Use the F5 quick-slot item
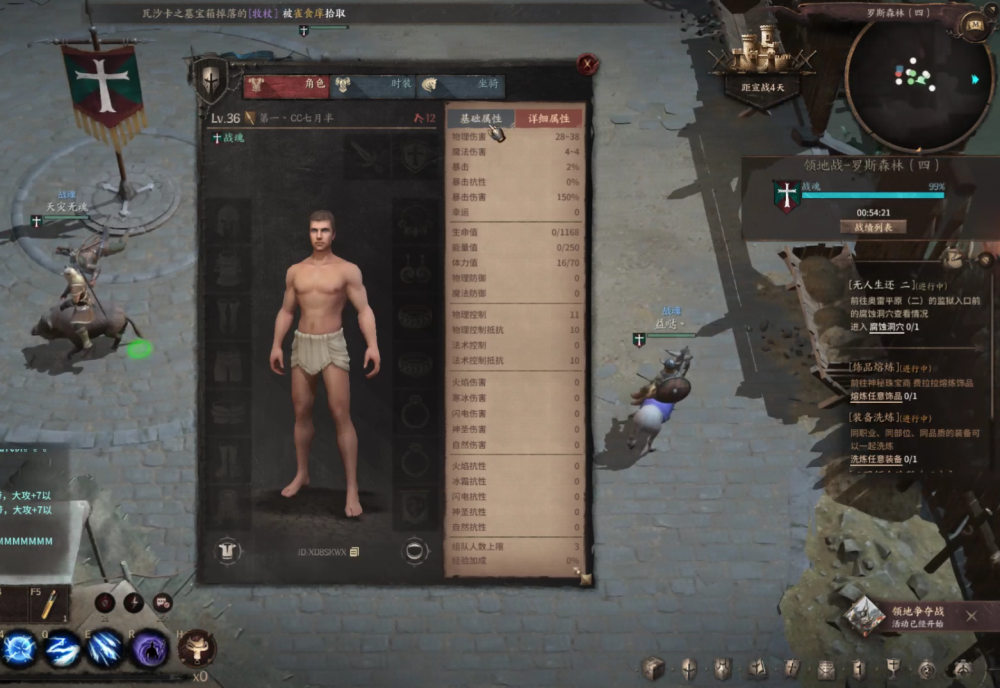 click(x=47, y=603)
